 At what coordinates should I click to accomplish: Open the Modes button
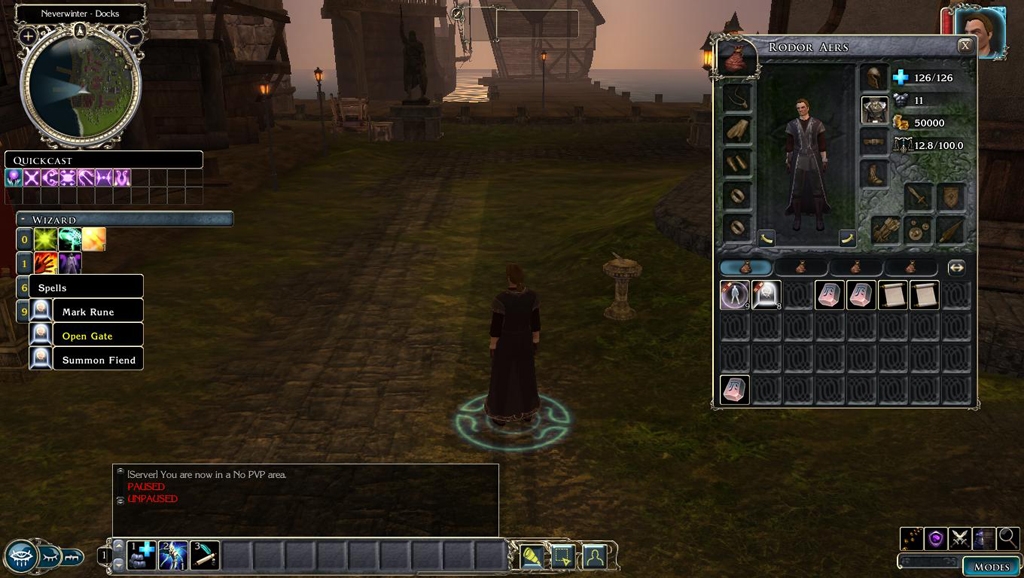click(x=991, y=566)
